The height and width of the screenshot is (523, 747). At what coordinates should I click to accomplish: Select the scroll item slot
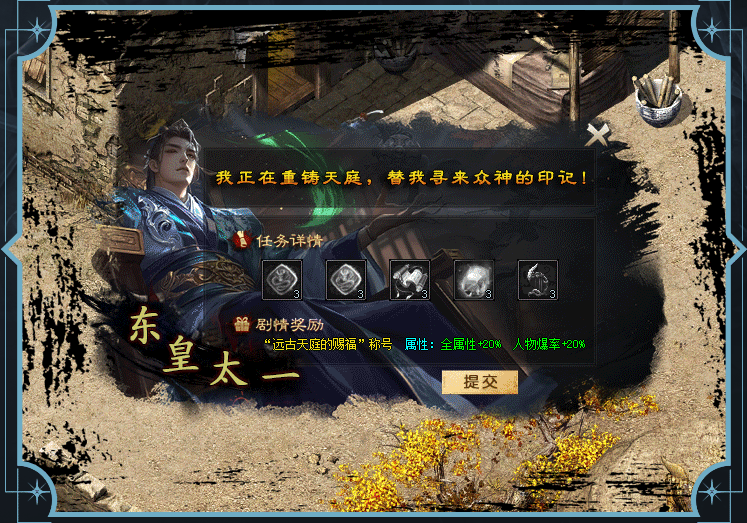pyautogui.click(x=409, y=280)
